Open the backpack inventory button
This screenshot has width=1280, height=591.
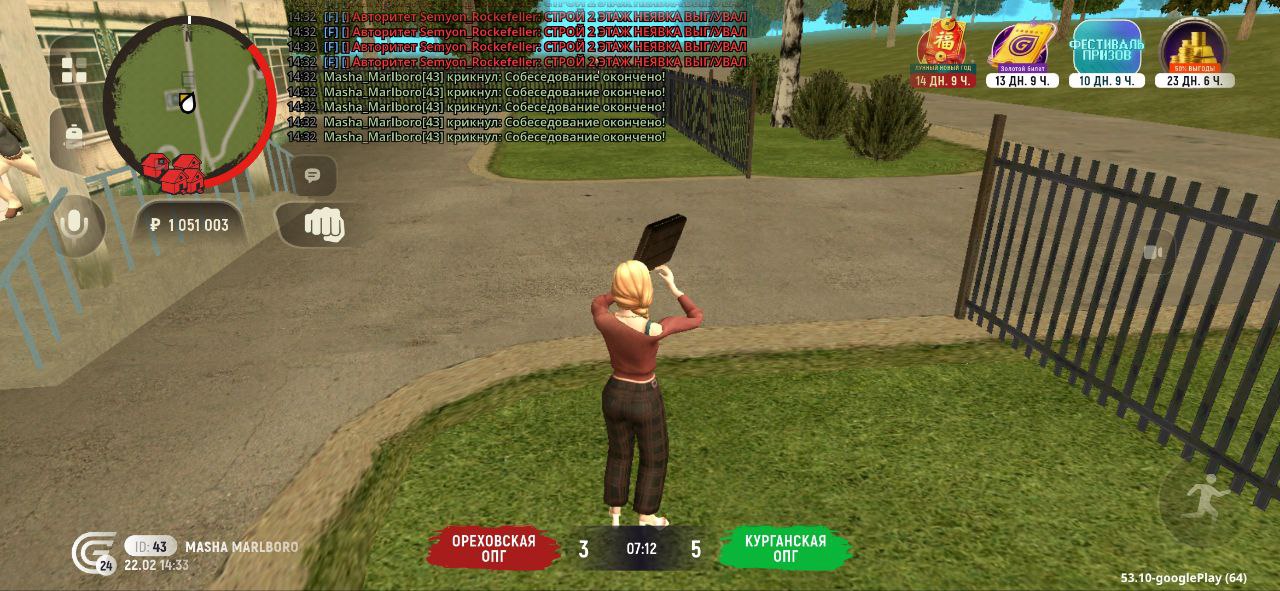point(74,136)
